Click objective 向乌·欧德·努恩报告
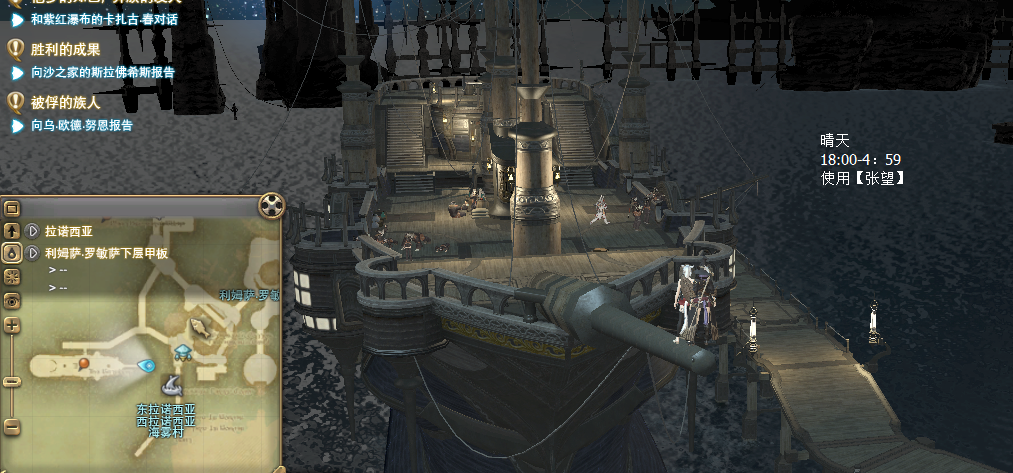 [x=82, y=126]
